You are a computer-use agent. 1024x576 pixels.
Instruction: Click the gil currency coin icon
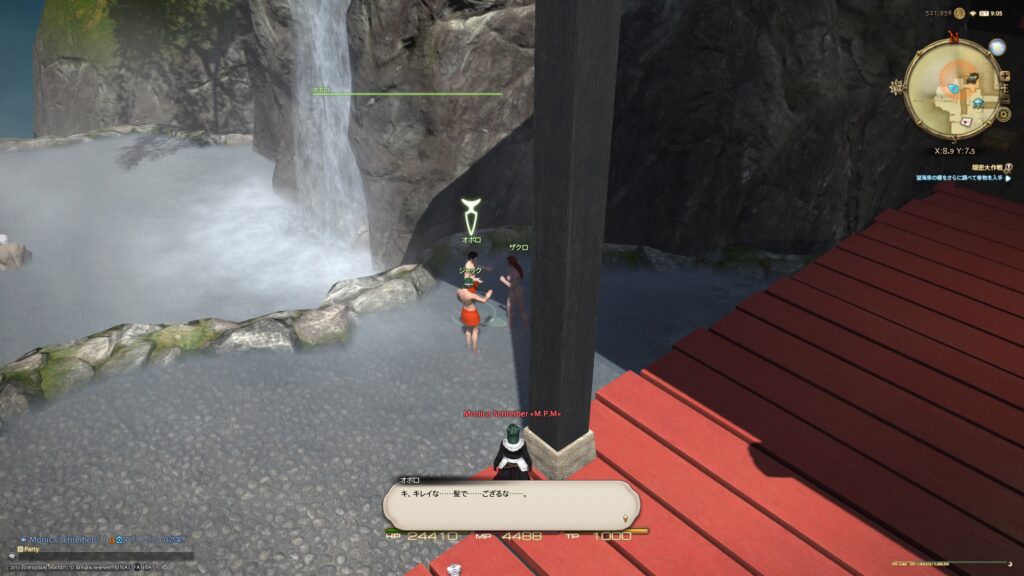960,13
